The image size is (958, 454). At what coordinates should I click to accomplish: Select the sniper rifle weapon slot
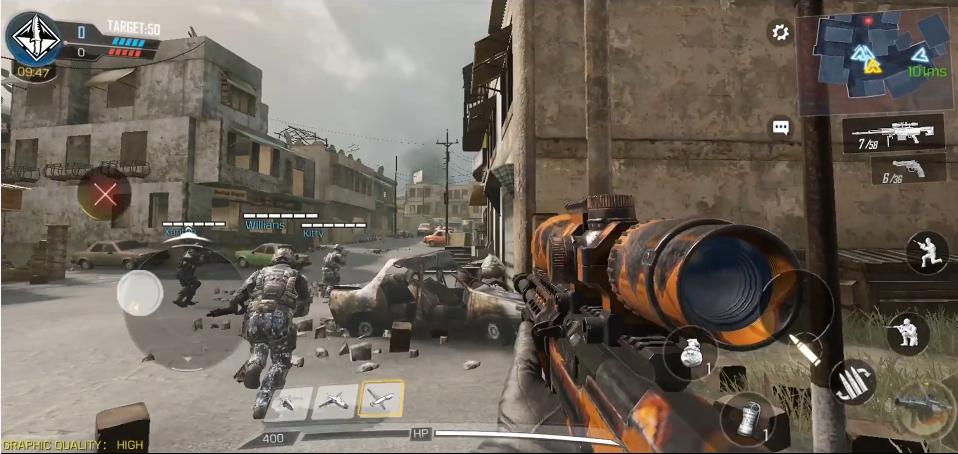pos(893,133)
